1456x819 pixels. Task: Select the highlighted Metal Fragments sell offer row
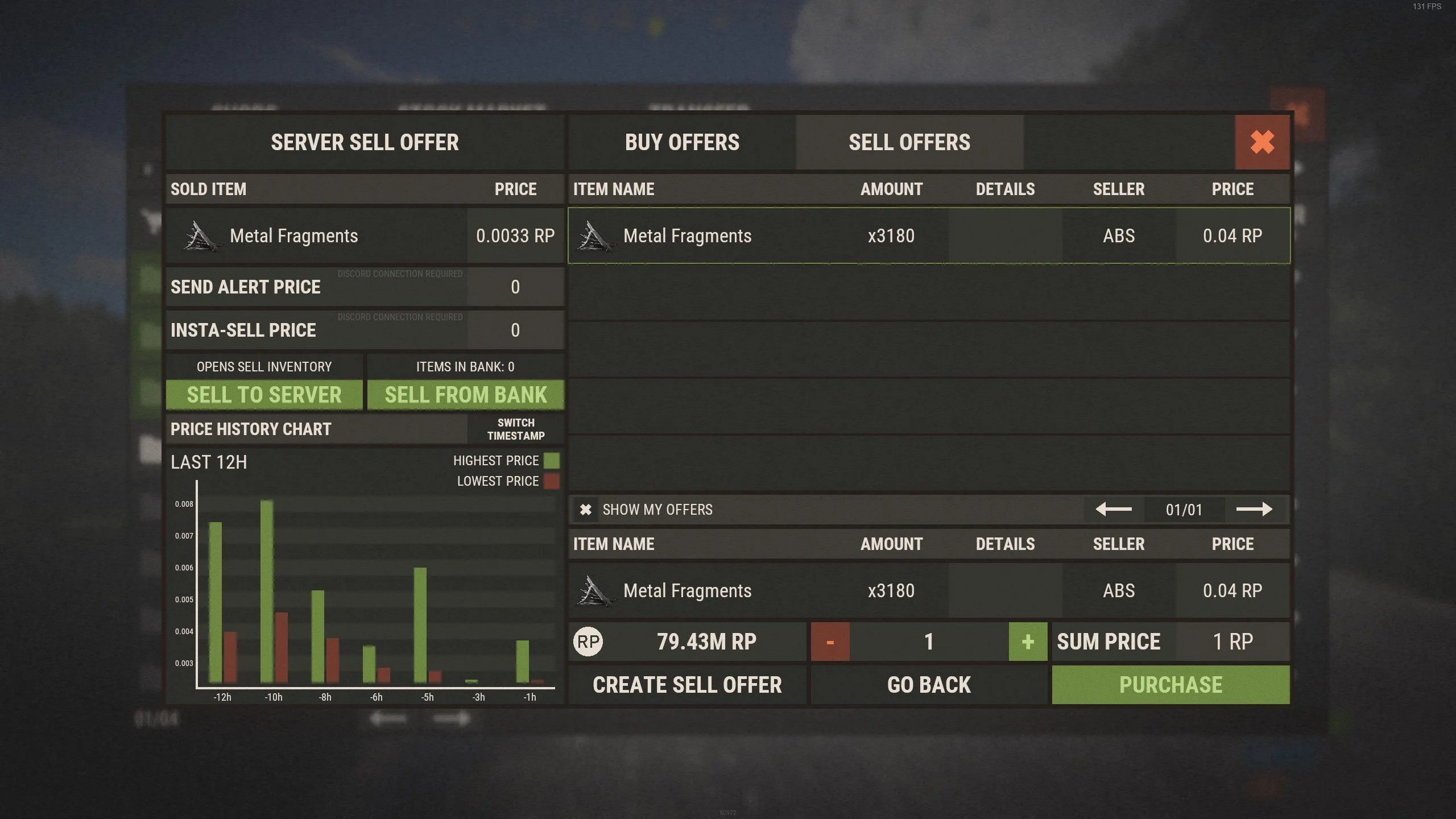click(x=929, y=235)
